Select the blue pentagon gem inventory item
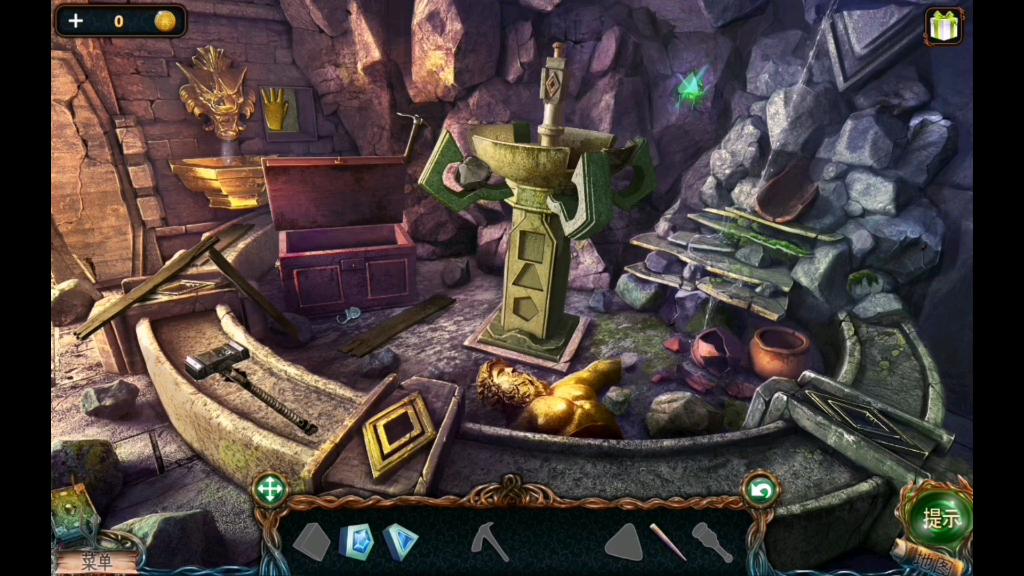 coord(356,541)
